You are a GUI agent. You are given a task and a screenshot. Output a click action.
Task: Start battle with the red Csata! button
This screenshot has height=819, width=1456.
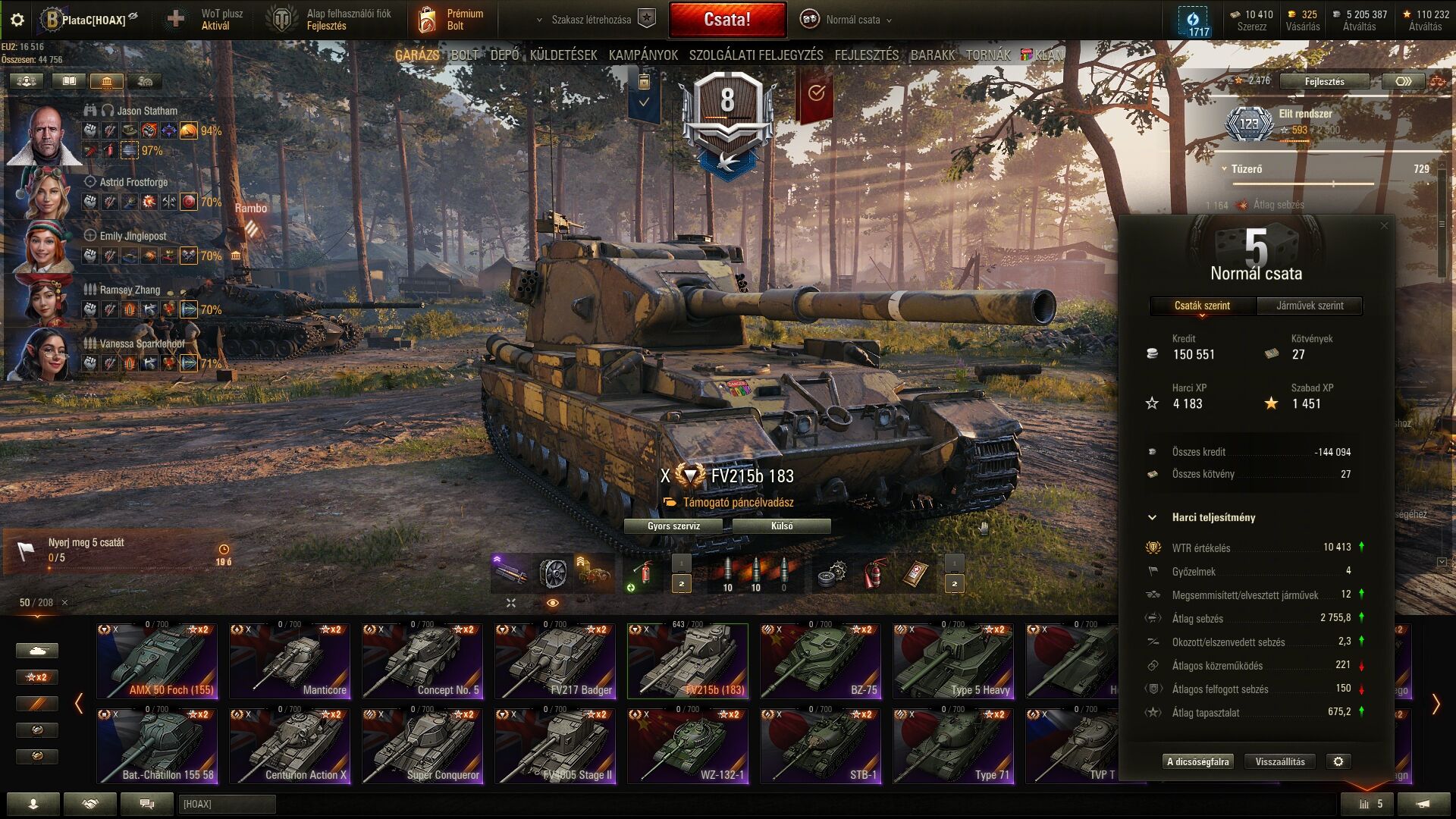tap(727, 20)
